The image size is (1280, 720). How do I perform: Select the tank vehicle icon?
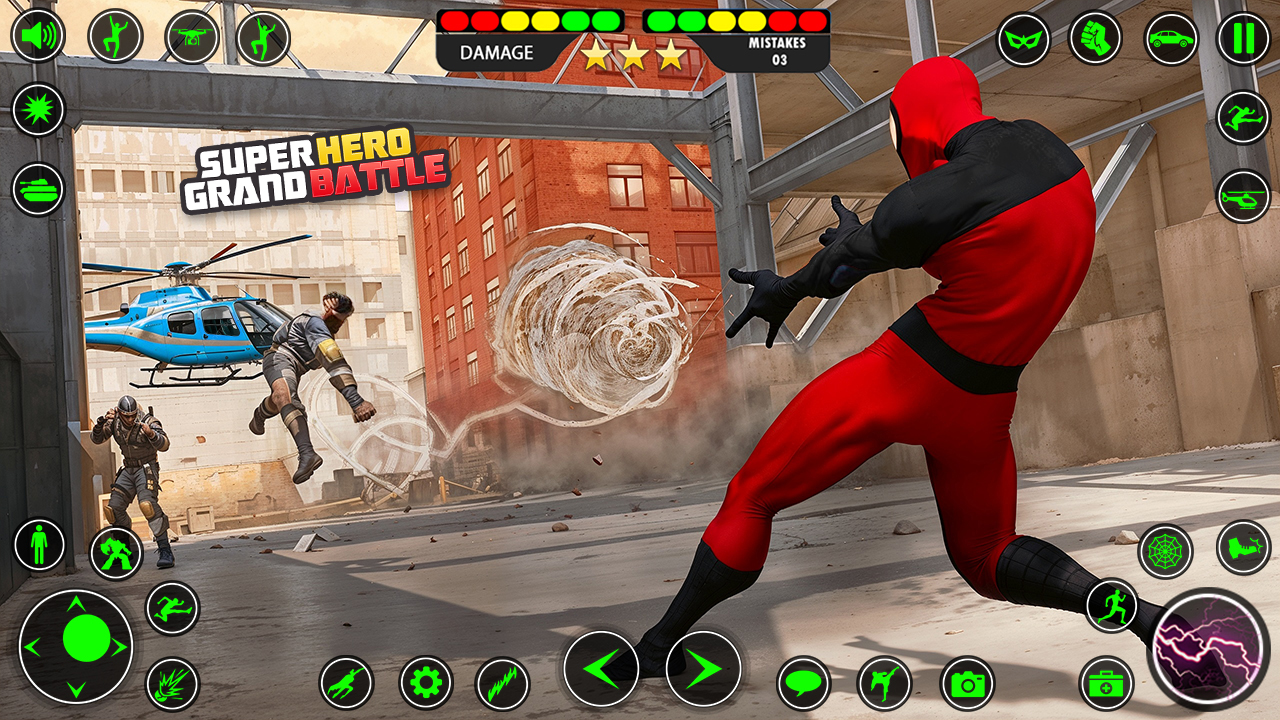coord(38,188)
